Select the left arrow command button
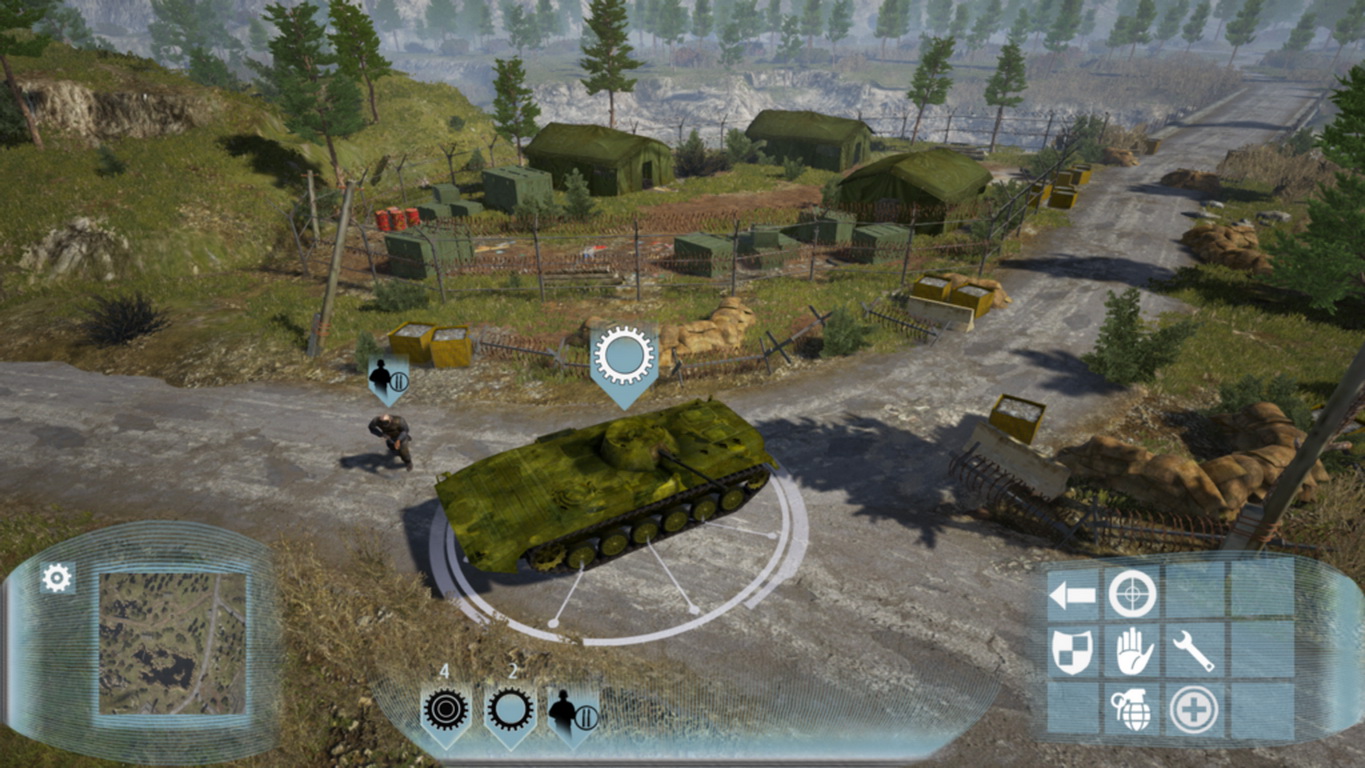 (x=1072, y=596)
